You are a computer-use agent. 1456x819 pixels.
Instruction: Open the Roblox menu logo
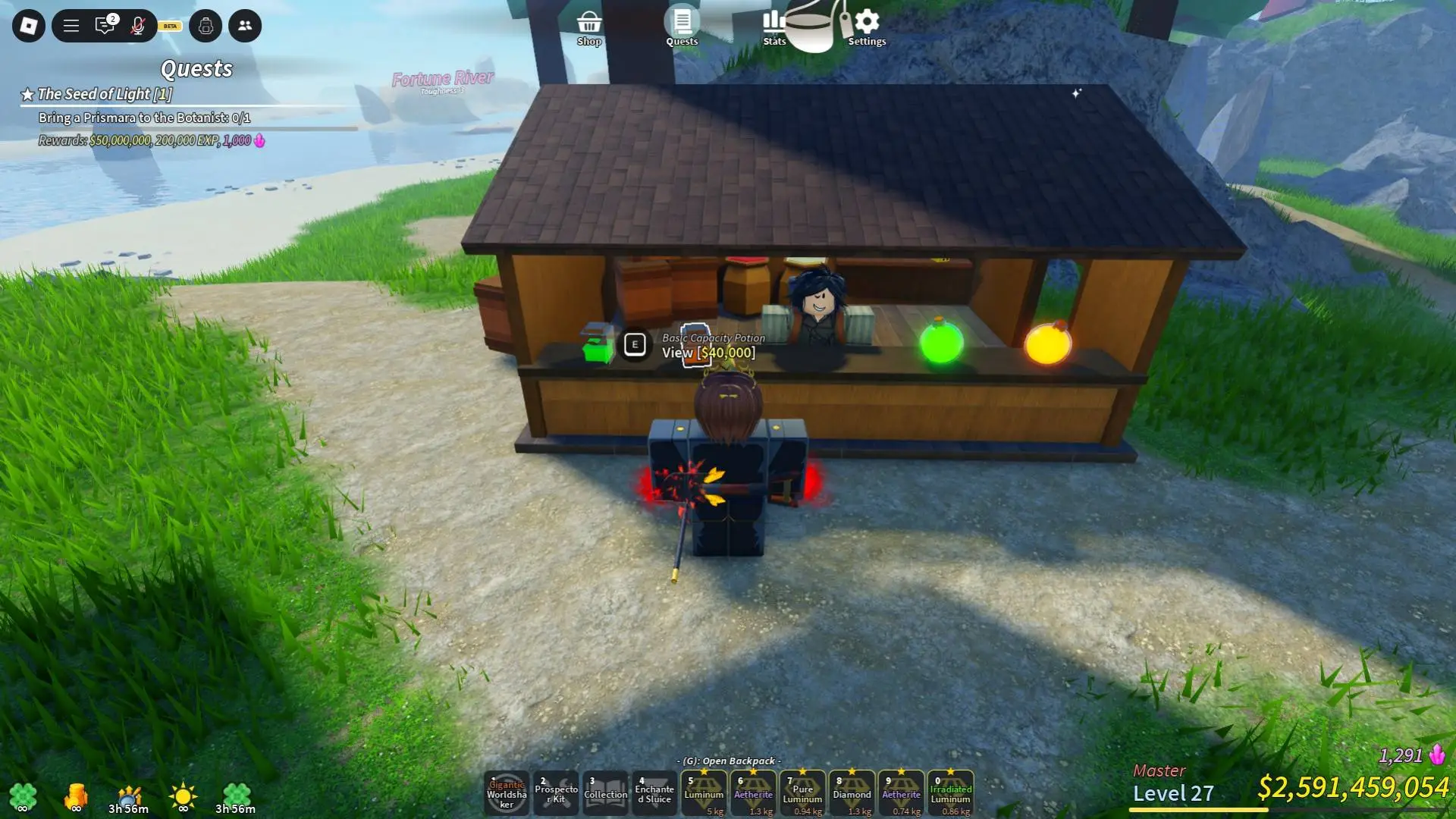[28, 26]
